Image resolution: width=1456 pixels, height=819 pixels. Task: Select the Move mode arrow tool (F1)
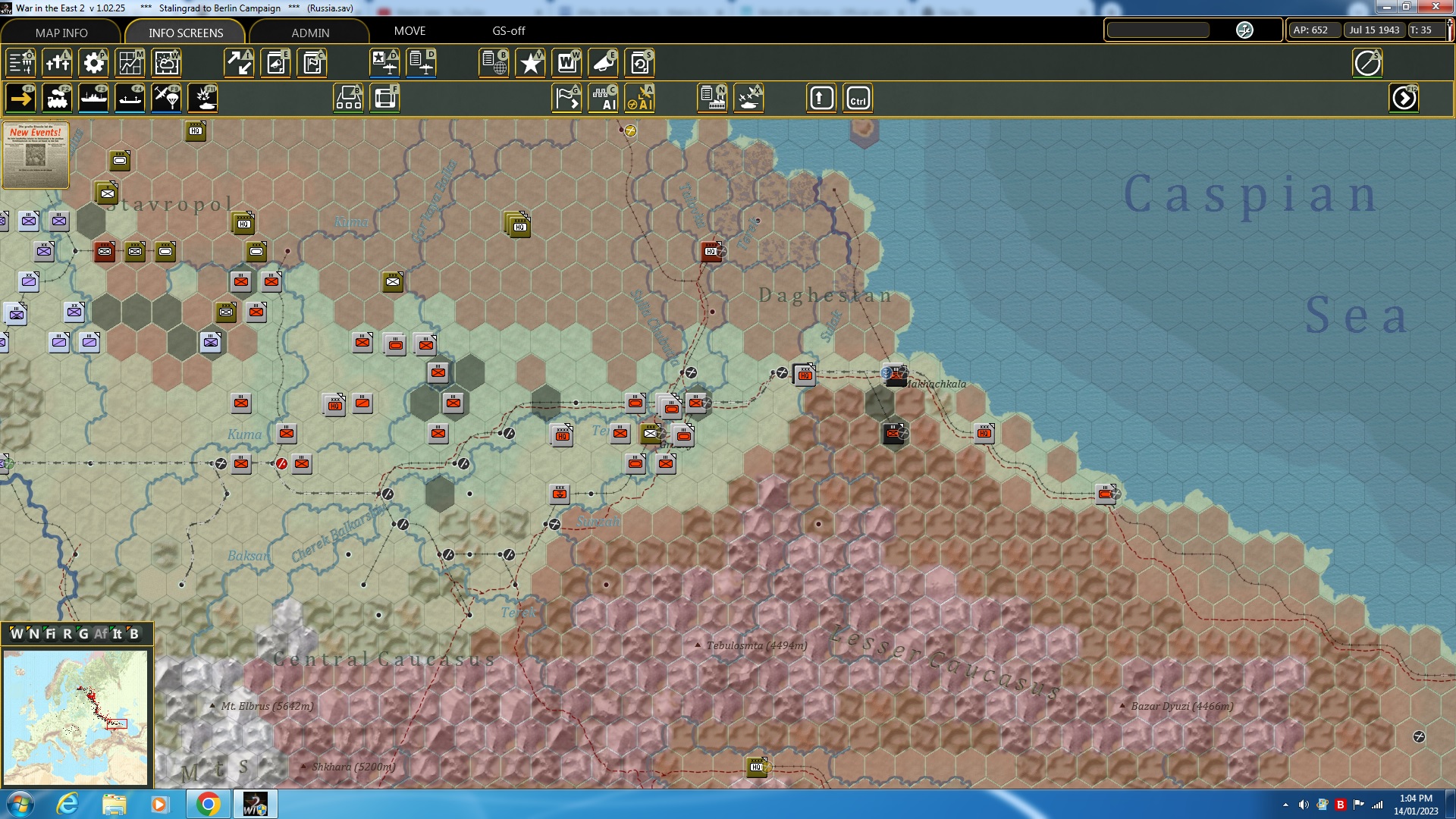19,98
